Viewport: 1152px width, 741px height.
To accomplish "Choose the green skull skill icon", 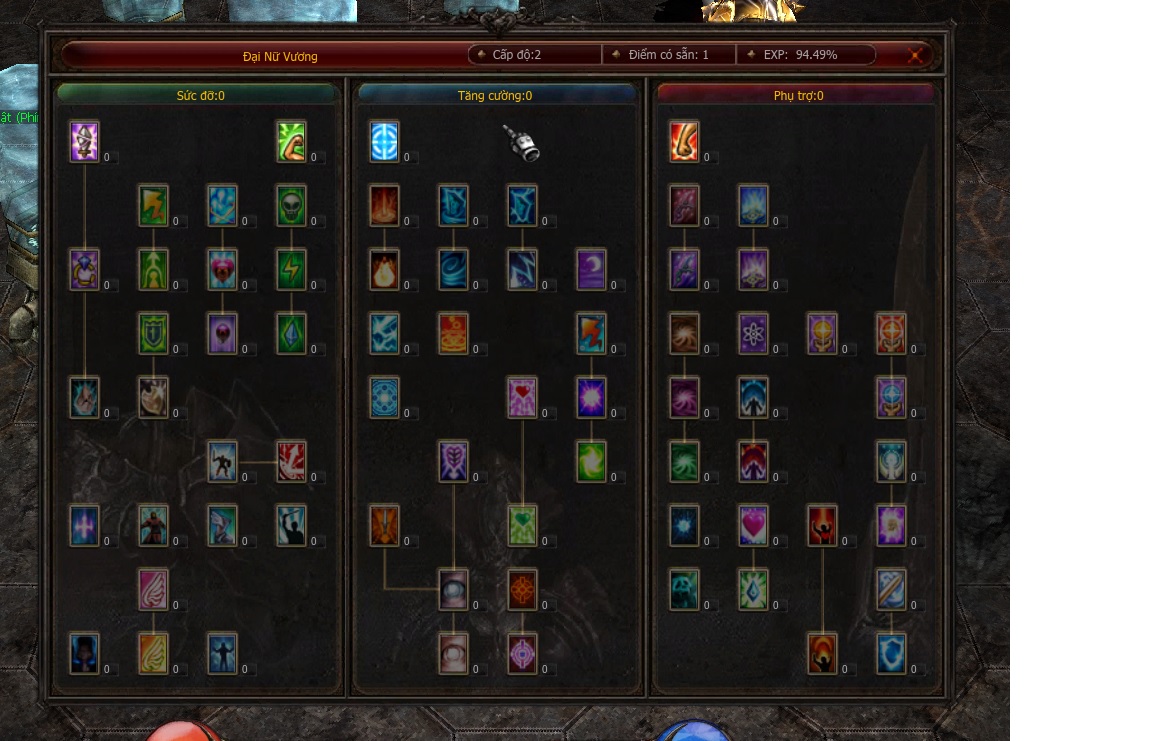I will pos(291,206).
